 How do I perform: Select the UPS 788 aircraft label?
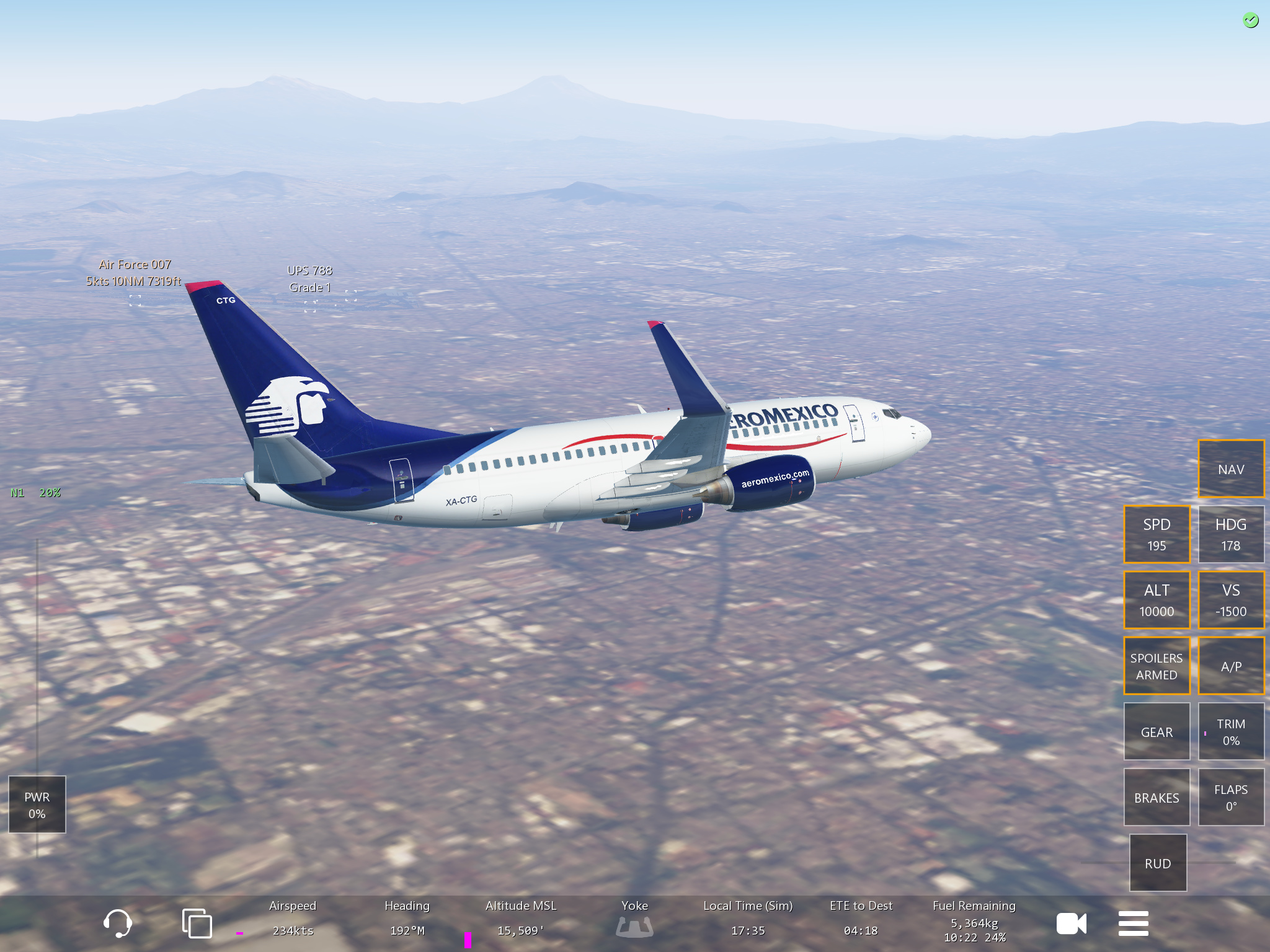[309, 278]
